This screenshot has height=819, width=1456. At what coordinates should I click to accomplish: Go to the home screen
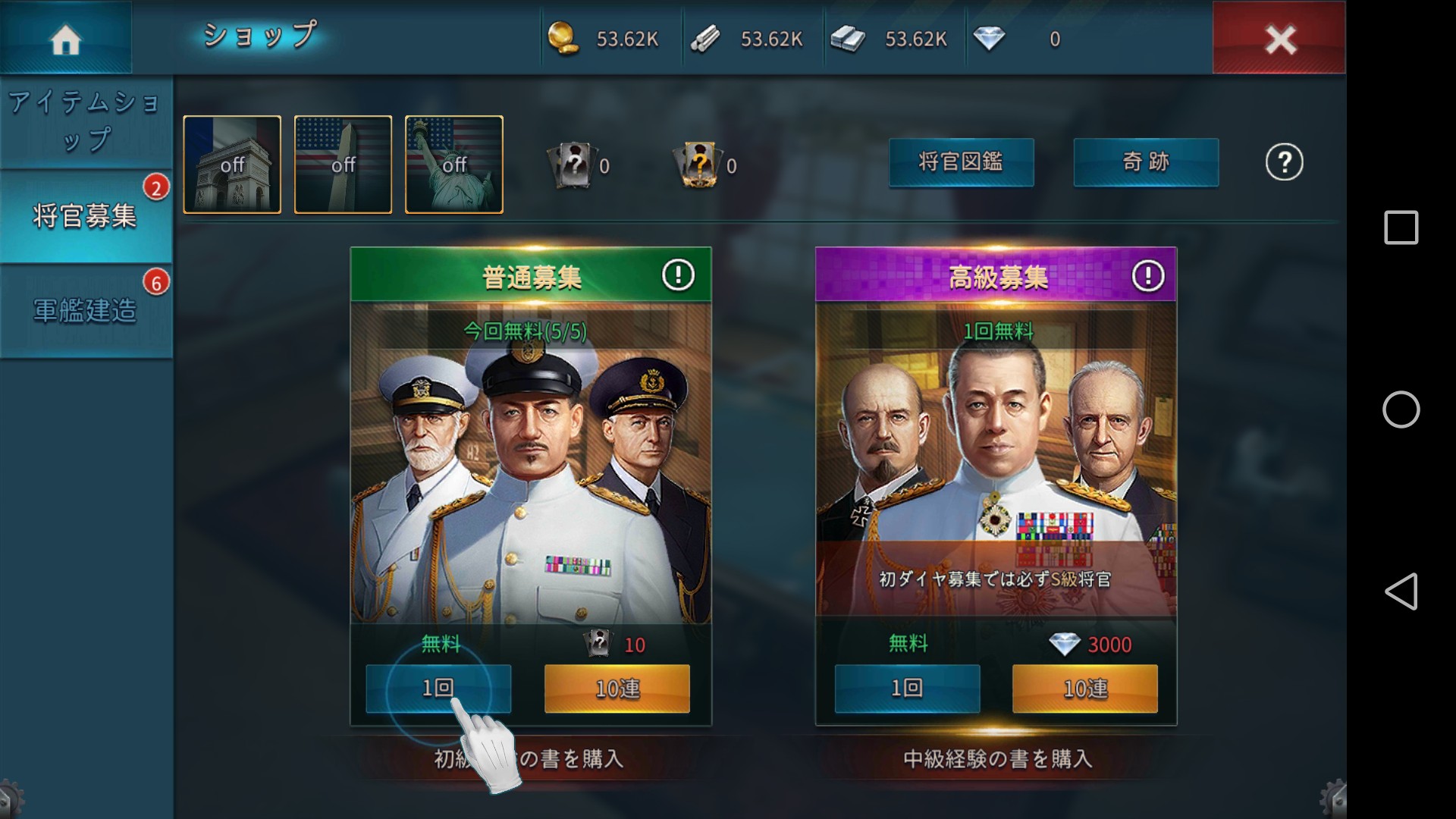pyautogui.click(x=65, y=38)
